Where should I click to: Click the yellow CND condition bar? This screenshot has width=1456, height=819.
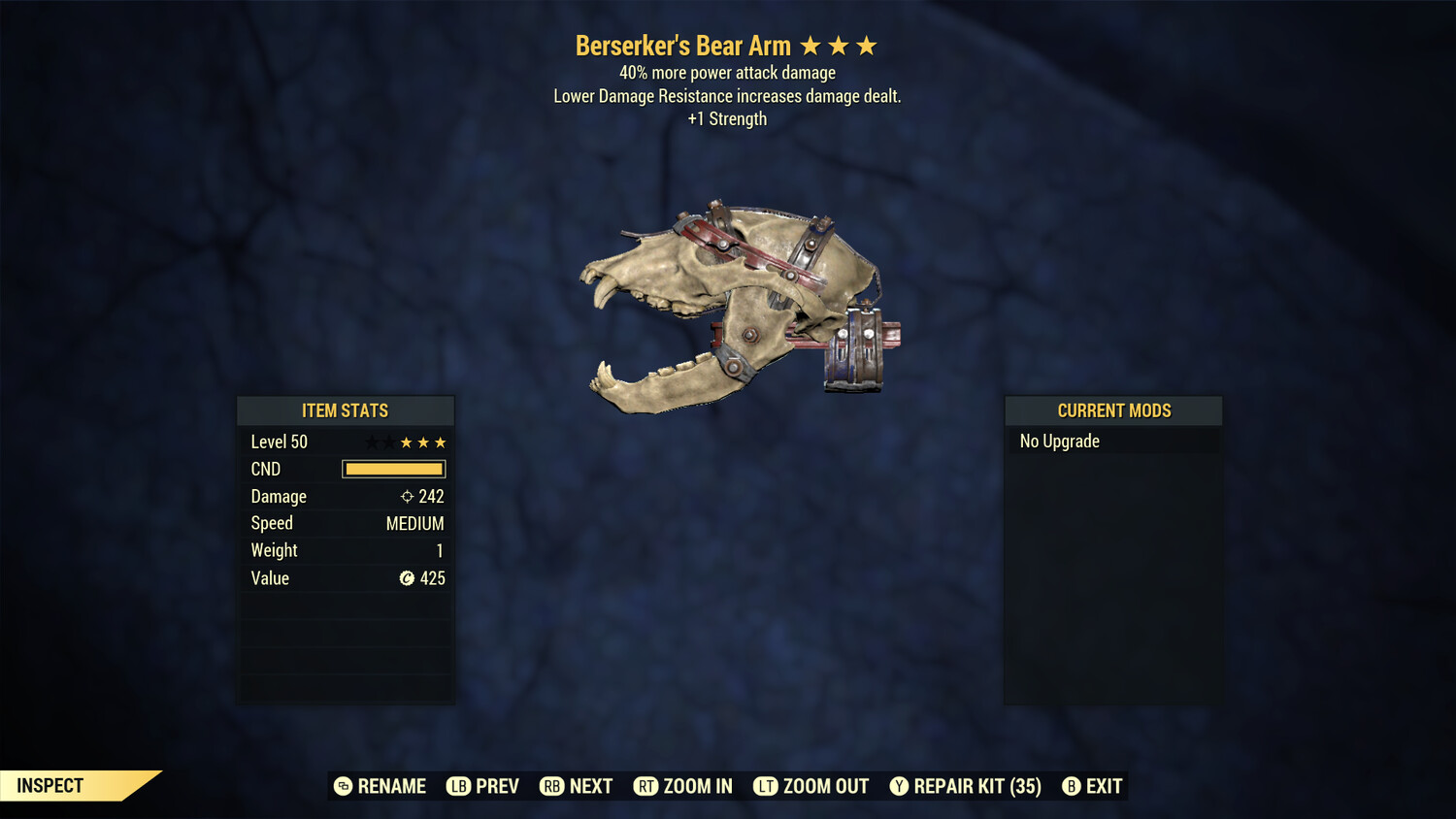pos(393,469)
